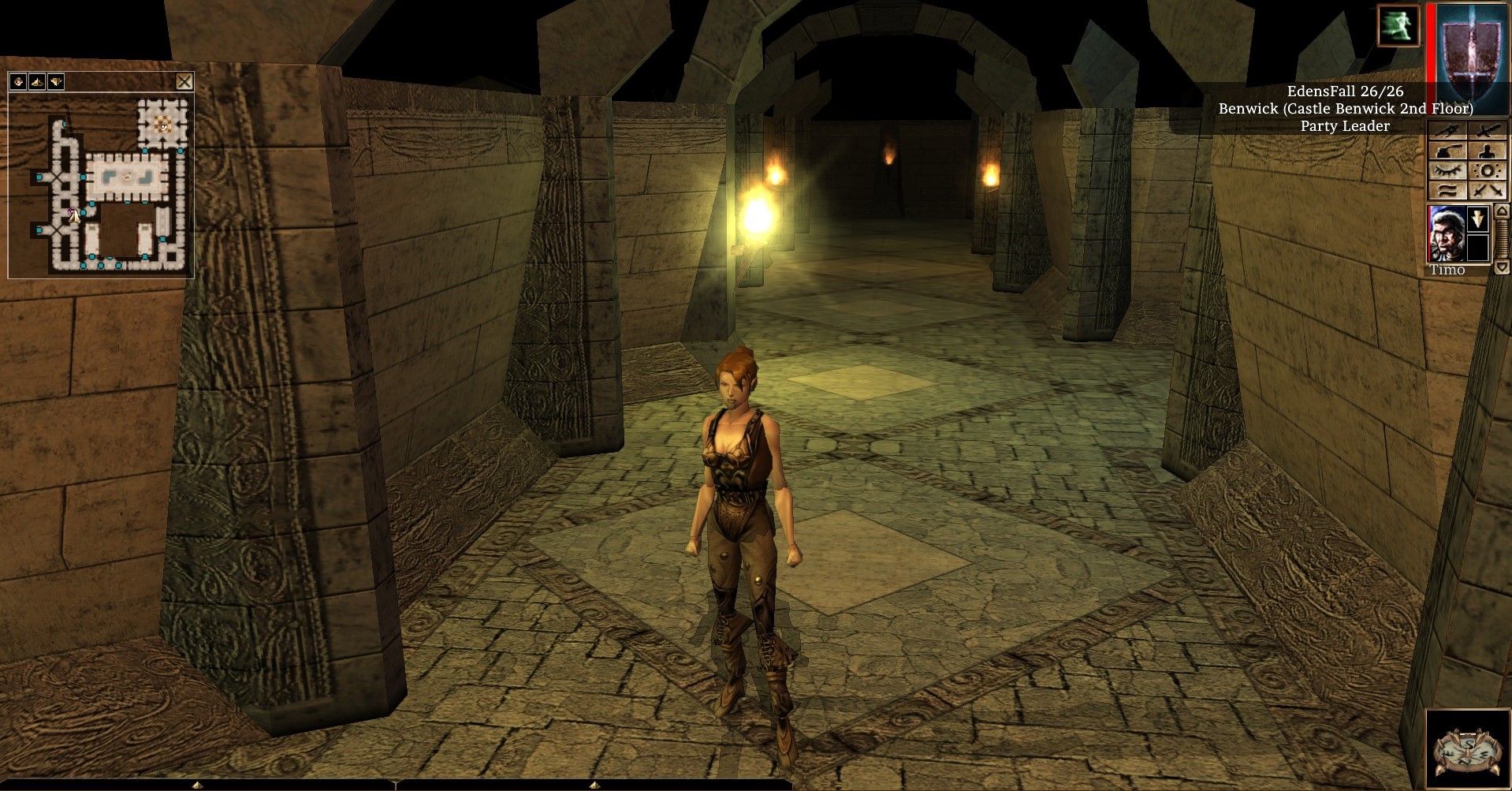Toggle the closed eye mode button
Viewport: 1512px width, 791px height.
coord(1447,171)
